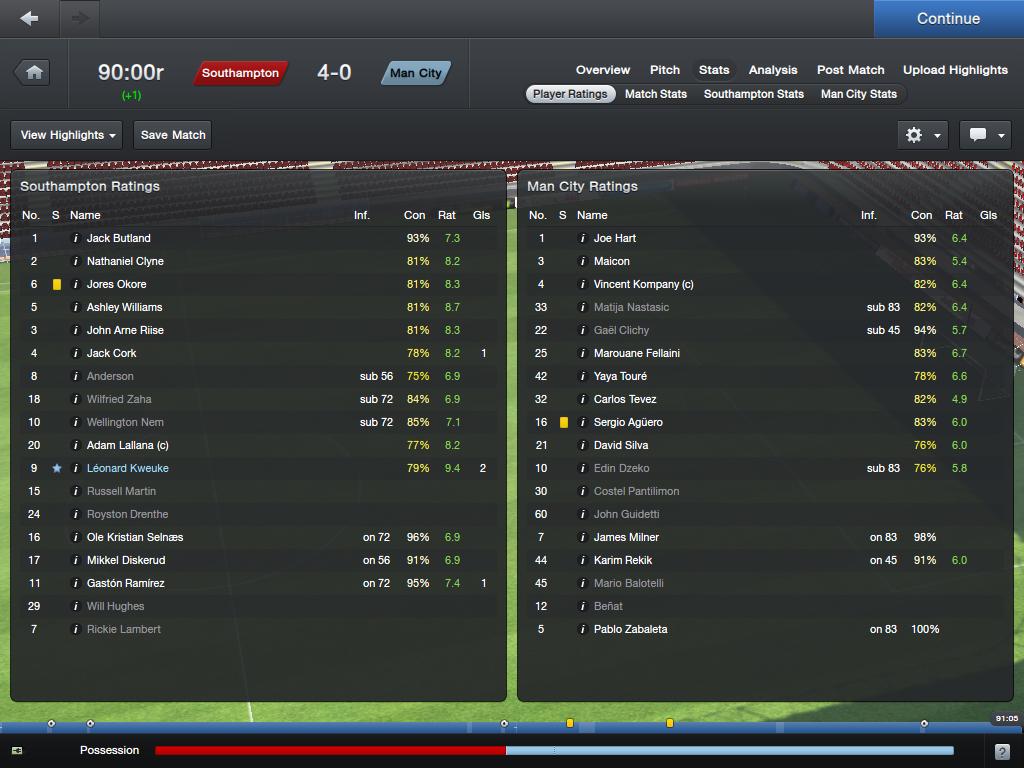The image size is (1024, 768).
Task: Open the gear settings dropdown
Action: click(x=922, y=135)
